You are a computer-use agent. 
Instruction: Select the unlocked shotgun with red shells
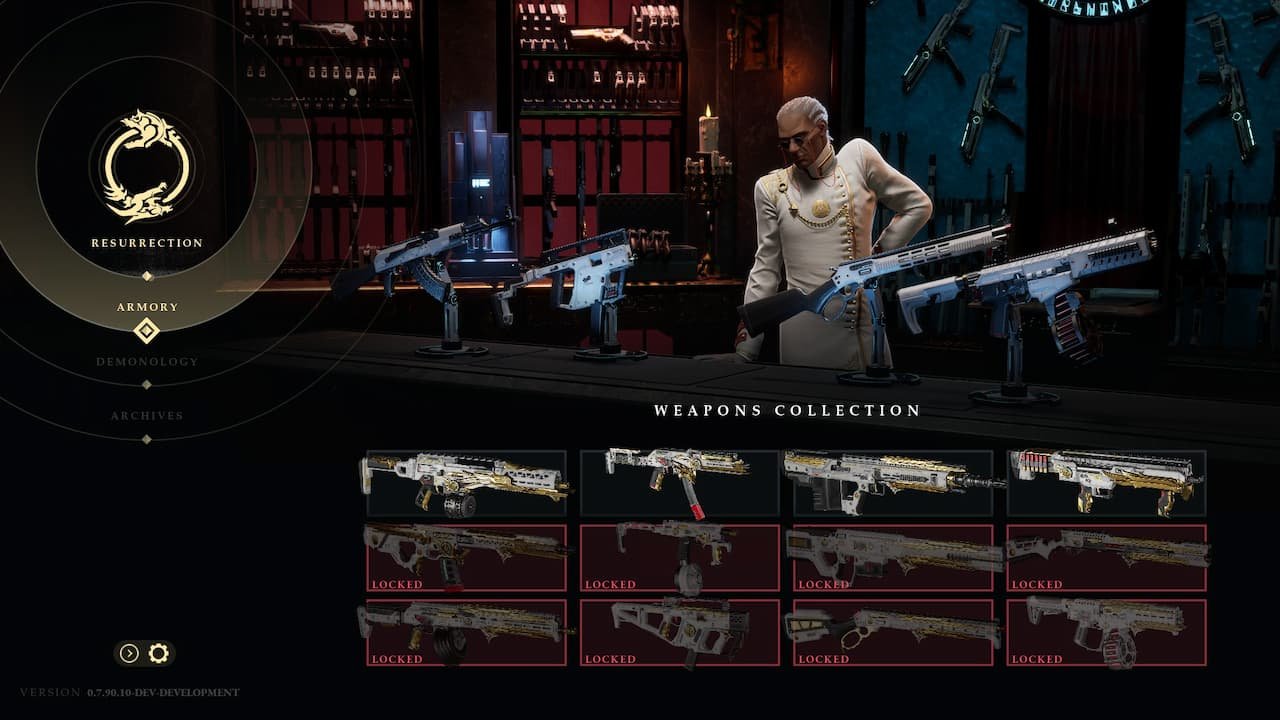(x=1106, y=483)
